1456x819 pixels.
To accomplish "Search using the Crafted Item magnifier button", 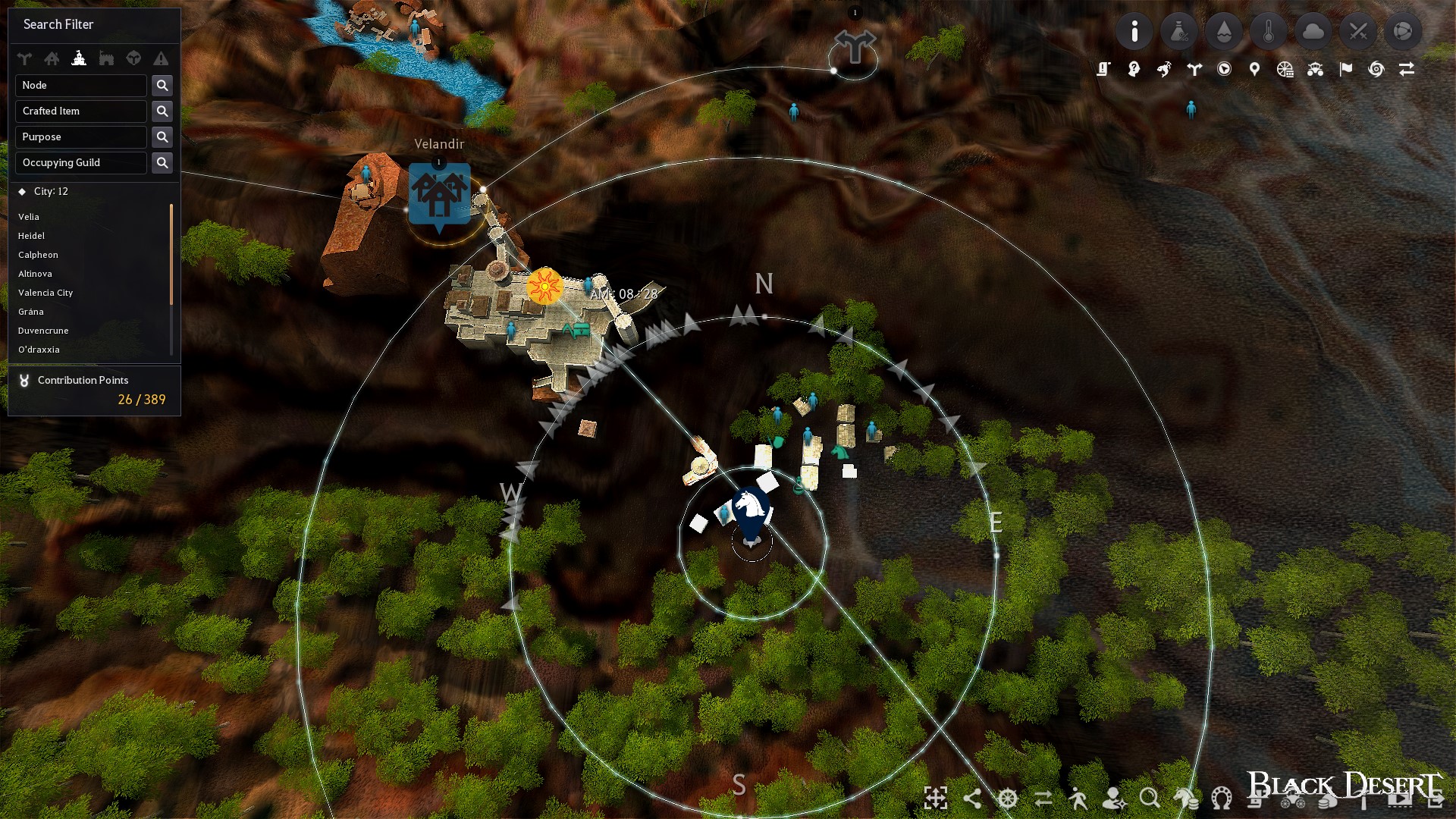I will pos(162,111).
